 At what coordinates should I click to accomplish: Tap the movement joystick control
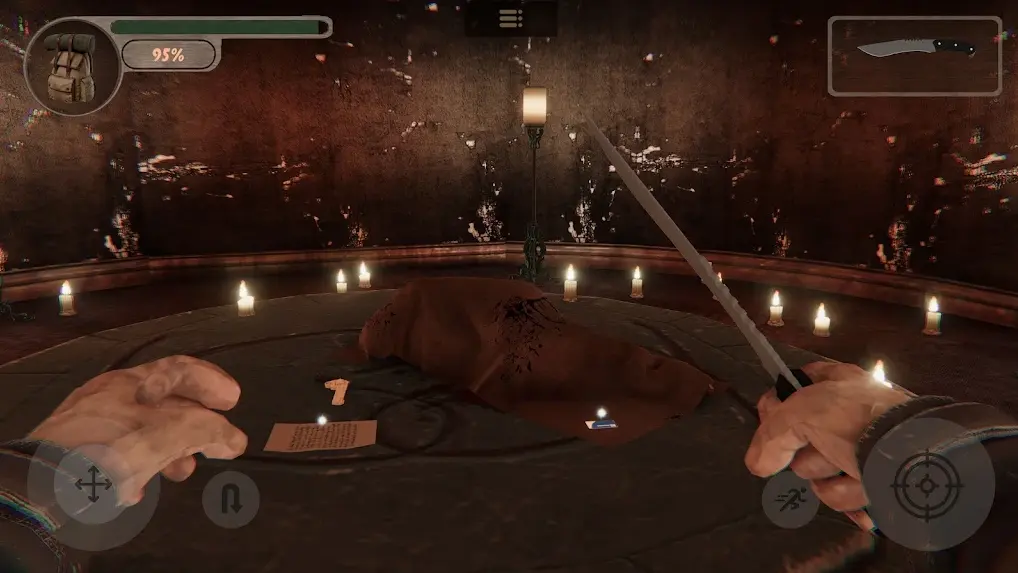(93, 488)
